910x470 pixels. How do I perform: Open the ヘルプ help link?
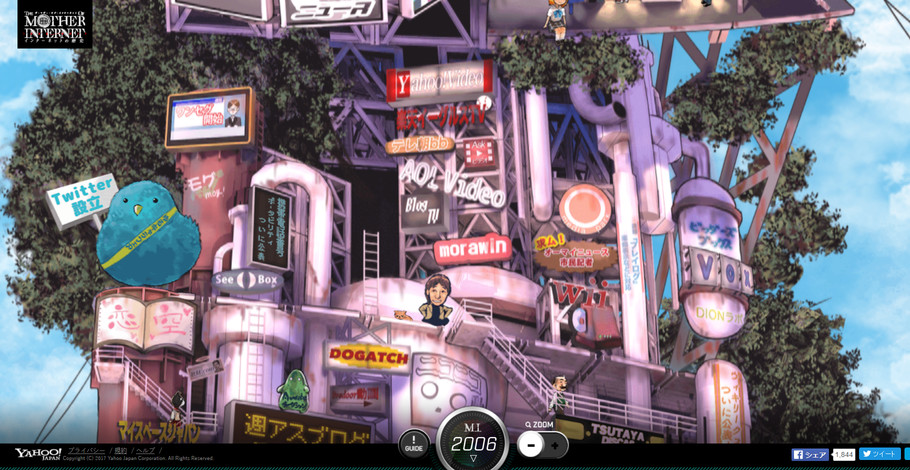[146, 451]
